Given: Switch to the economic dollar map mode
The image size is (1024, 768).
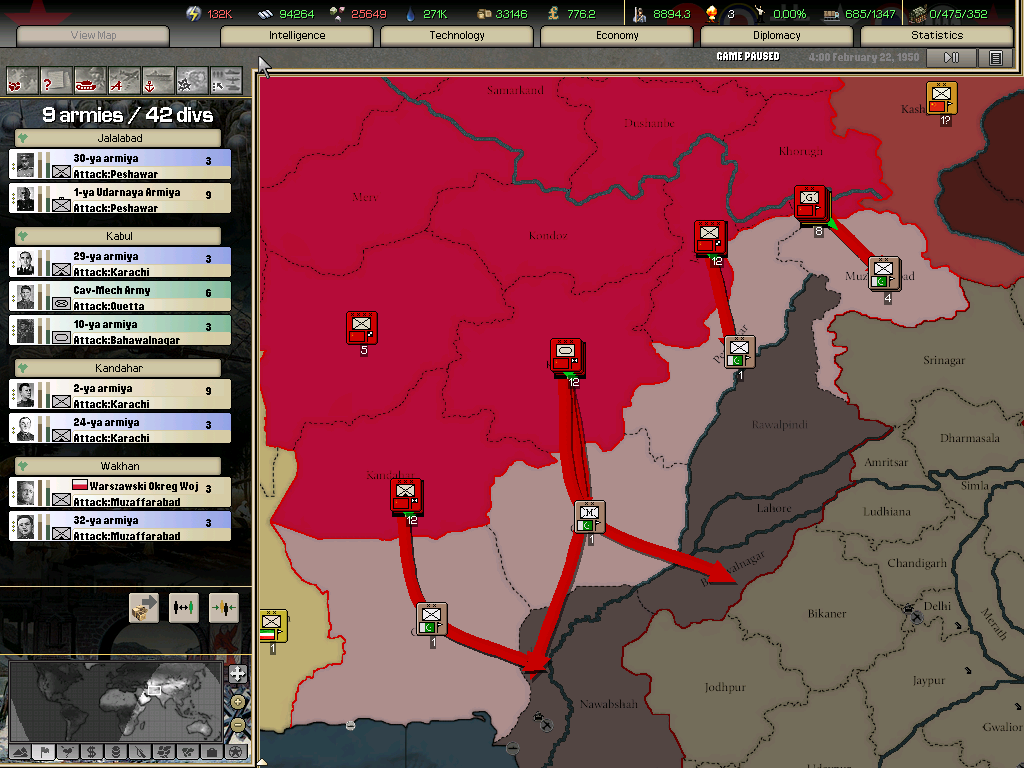Looking at the screenshot, I should [91, 751].
